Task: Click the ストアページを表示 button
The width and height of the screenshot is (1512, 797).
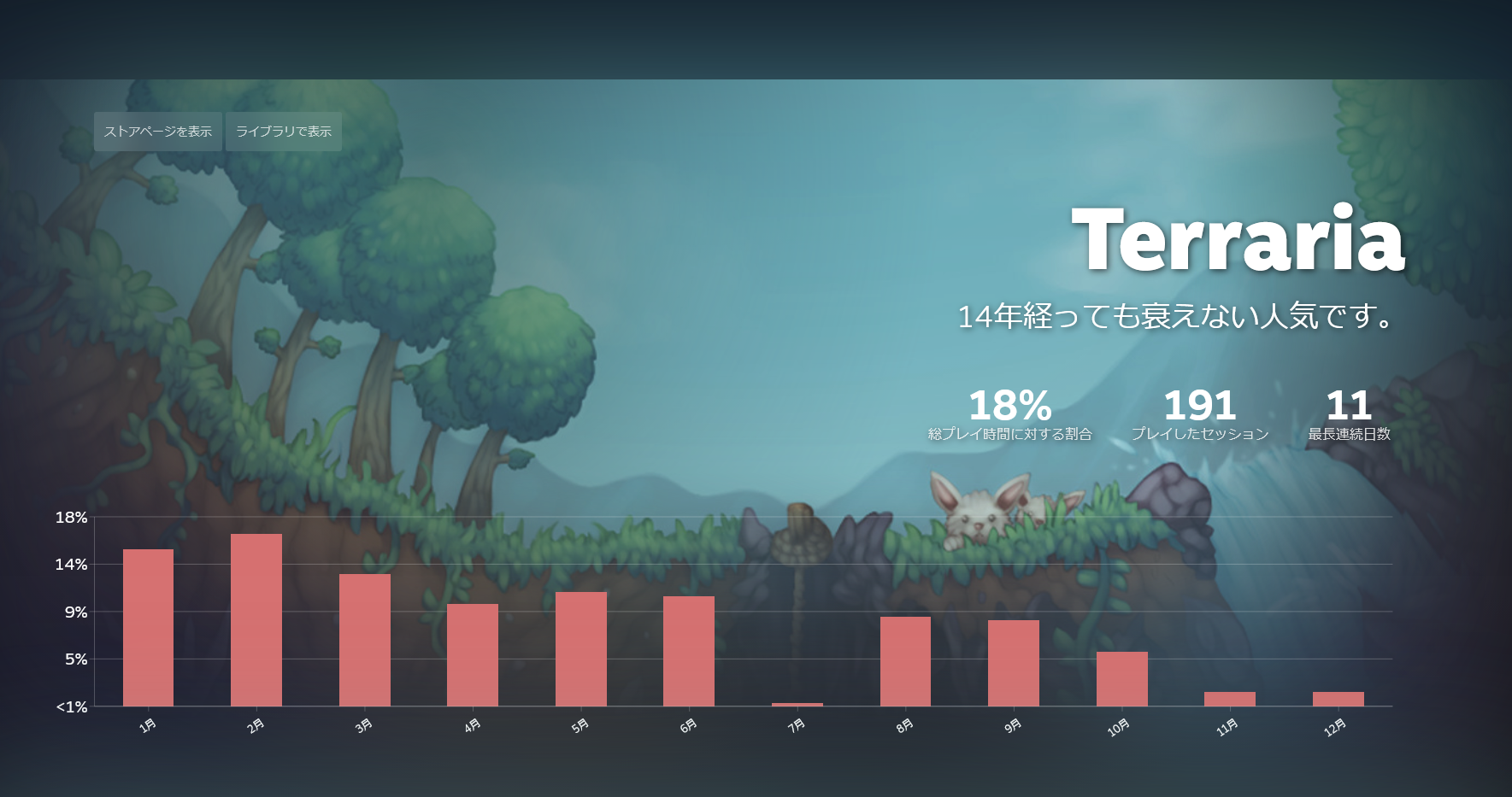Action: pos(157,132)
